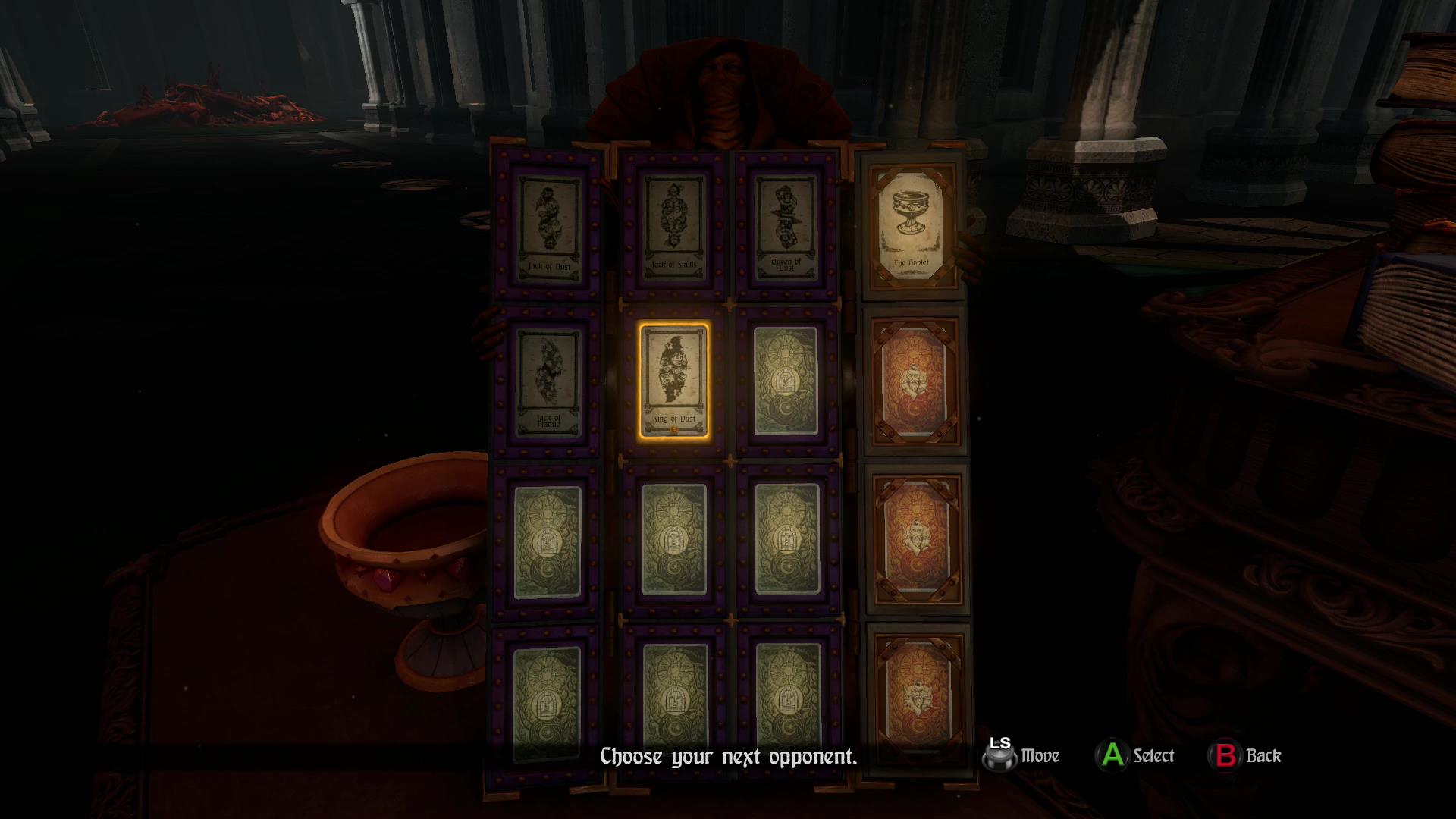Choose the Jack of Plague opponent
This screenshot has height=819, width=1456.
pyautogui.click(x=548, y=382)
